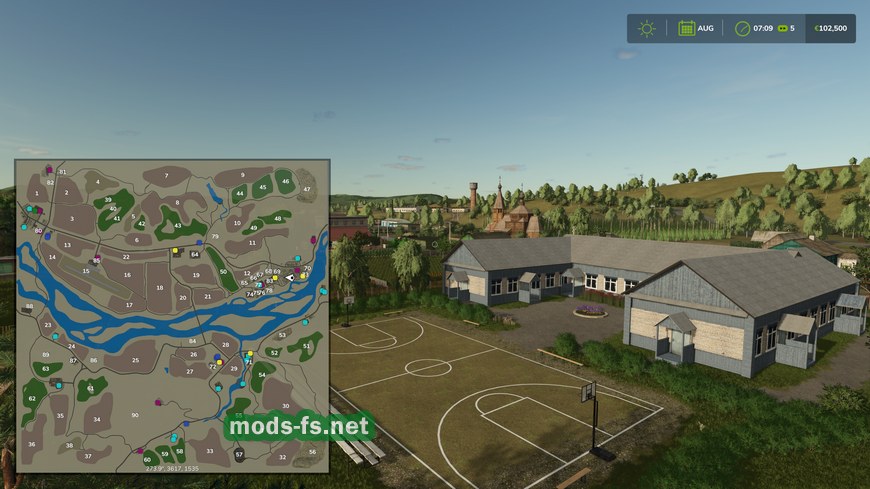870x489 pixels.
Task: Choose field 90 on the minimap
Action: [x=135, y=414]
